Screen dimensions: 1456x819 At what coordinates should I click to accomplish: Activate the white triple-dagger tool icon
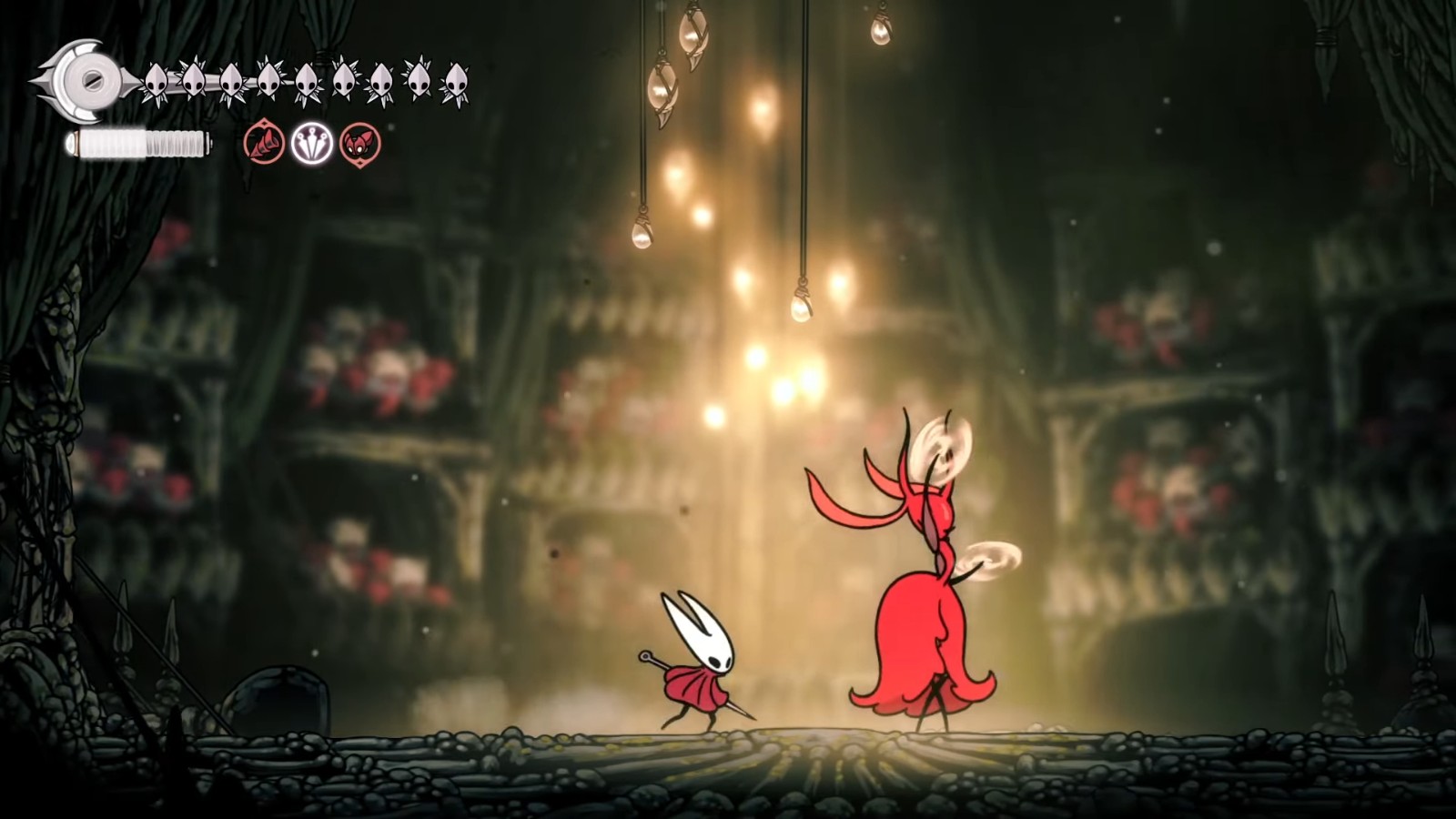coord(311,144)
